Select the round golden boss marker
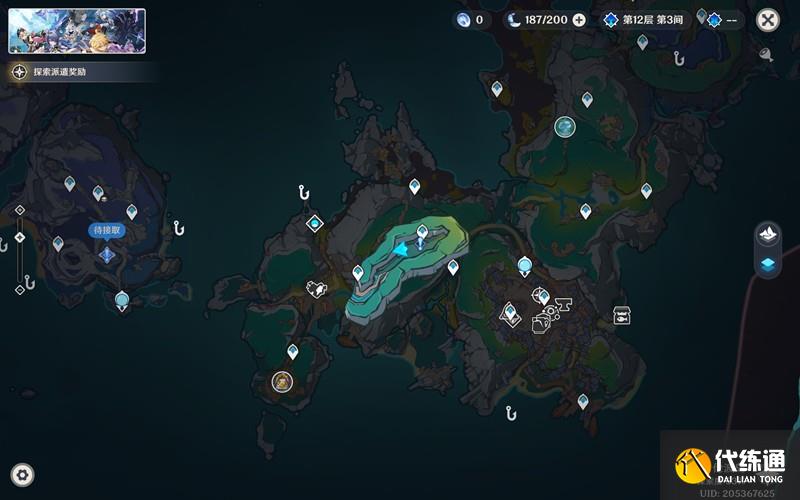The height and width of the screenshot is (500, 800). pos(282,381)
